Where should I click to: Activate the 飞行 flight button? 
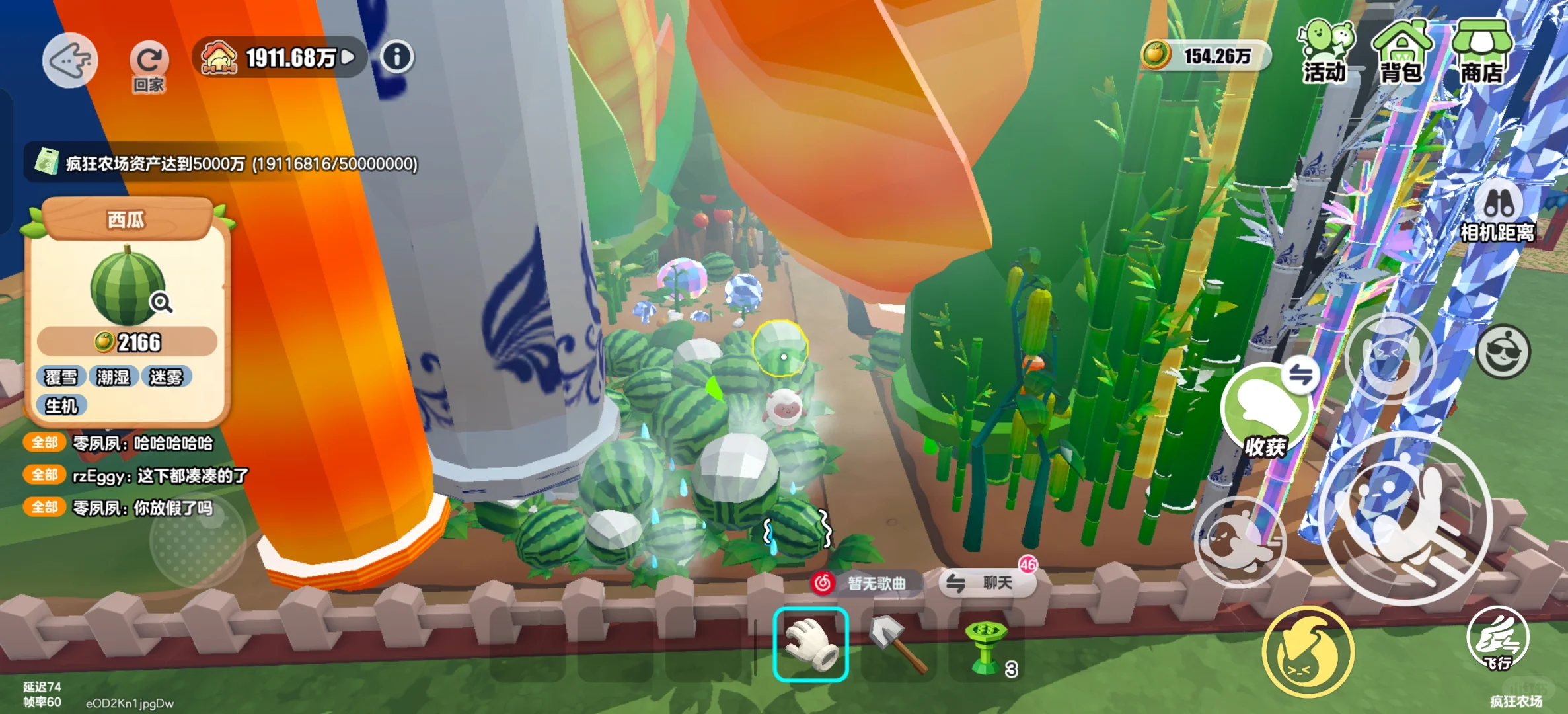tap(1497, 639)
